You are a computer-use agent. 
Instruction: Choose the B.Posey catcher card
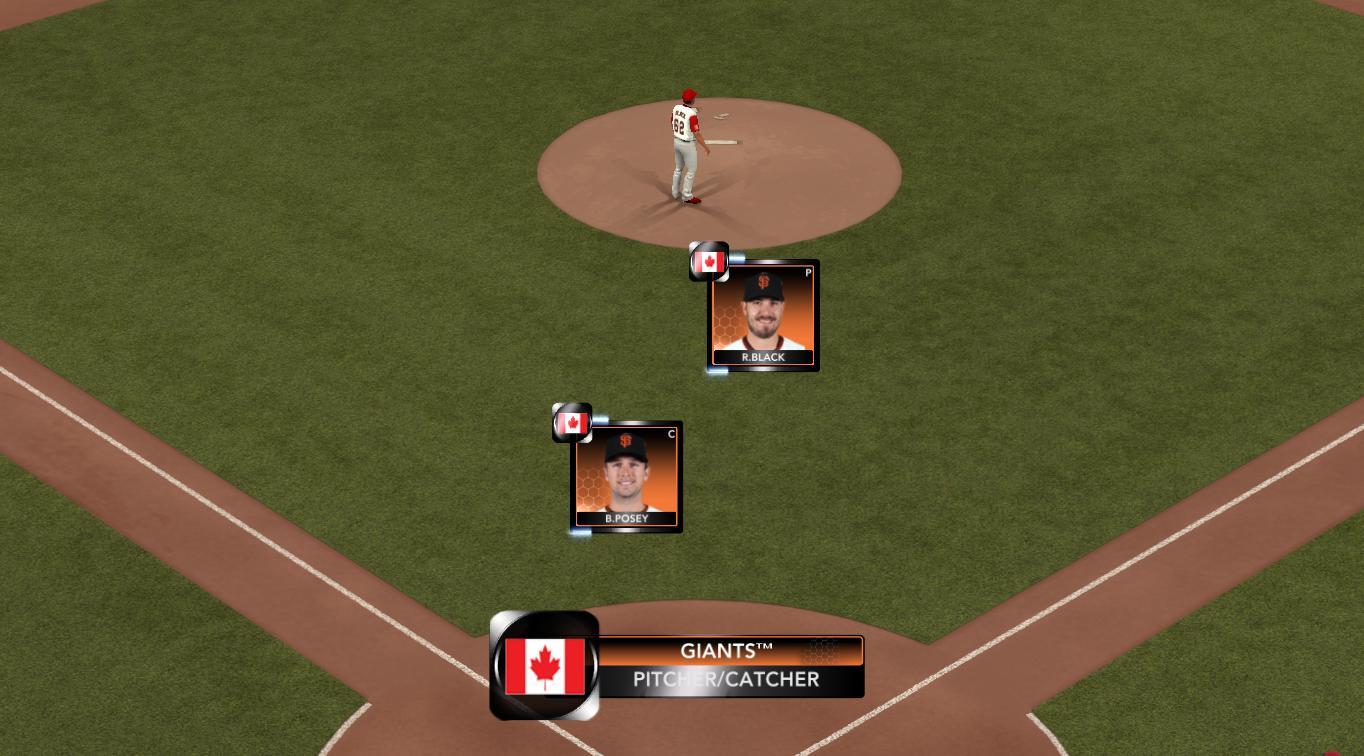click(x=626, y=477)
